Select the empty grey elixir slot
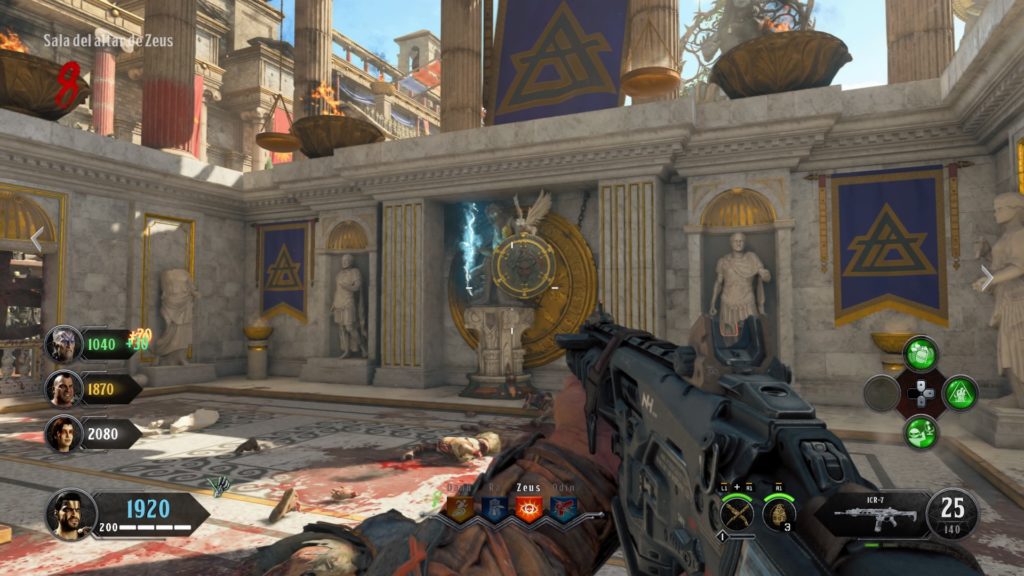Screen dimensions: 1024x576 tap(881, 393)
